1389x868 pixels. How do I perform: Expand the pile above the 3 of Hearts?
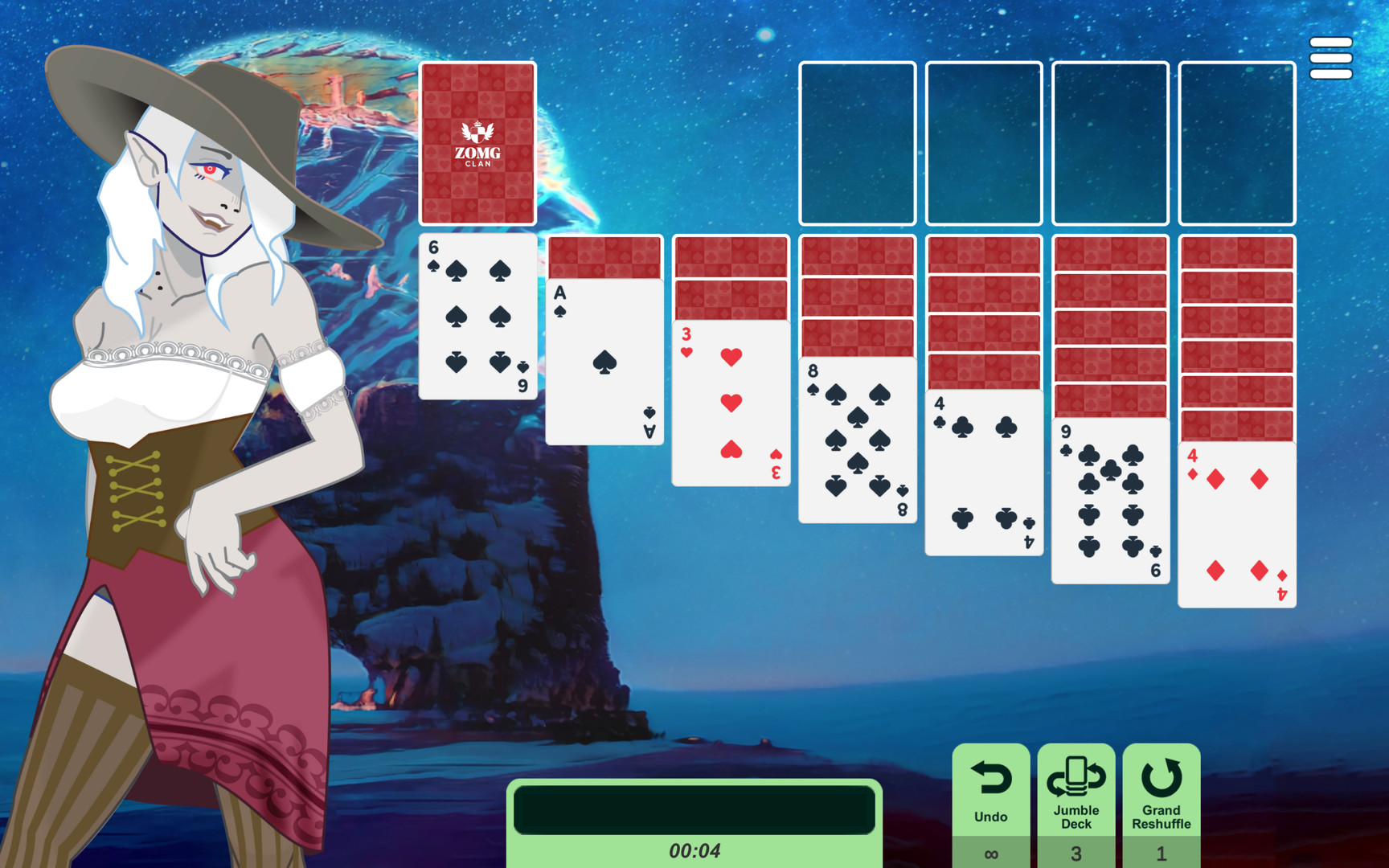[730, 277]
